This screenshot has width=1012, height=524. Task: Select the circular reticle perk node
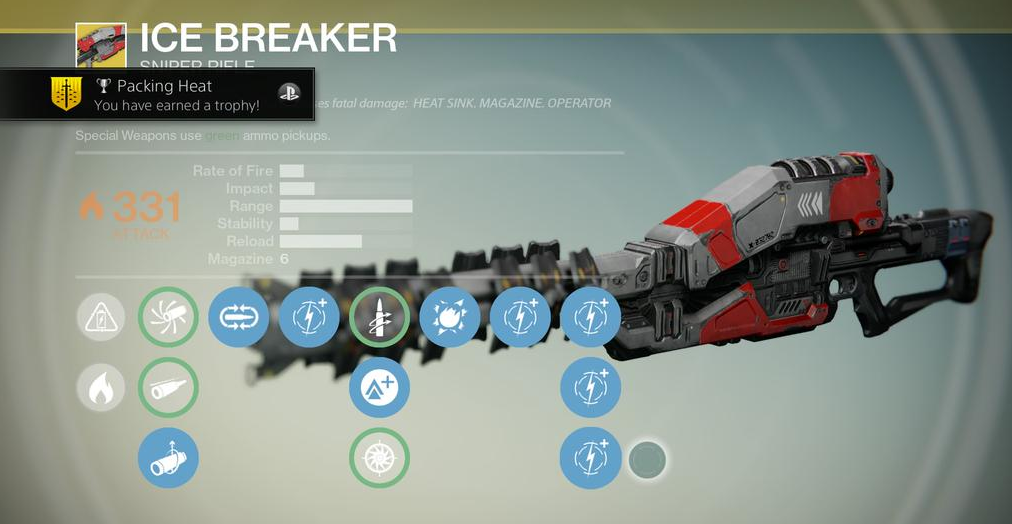(379, 458)
